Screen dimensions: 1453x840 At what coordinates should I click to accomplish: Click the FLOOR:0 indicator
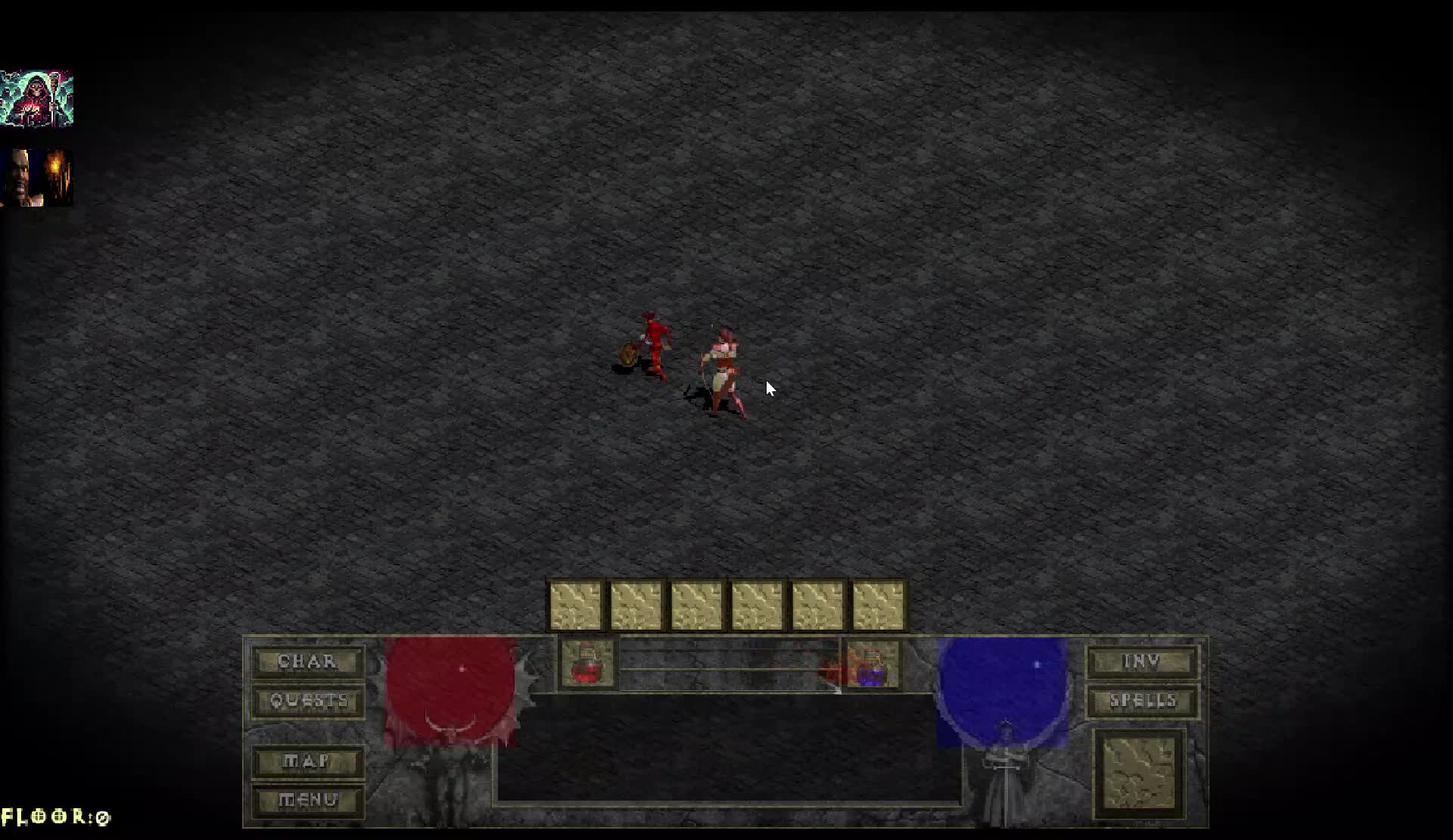[54, 817]
